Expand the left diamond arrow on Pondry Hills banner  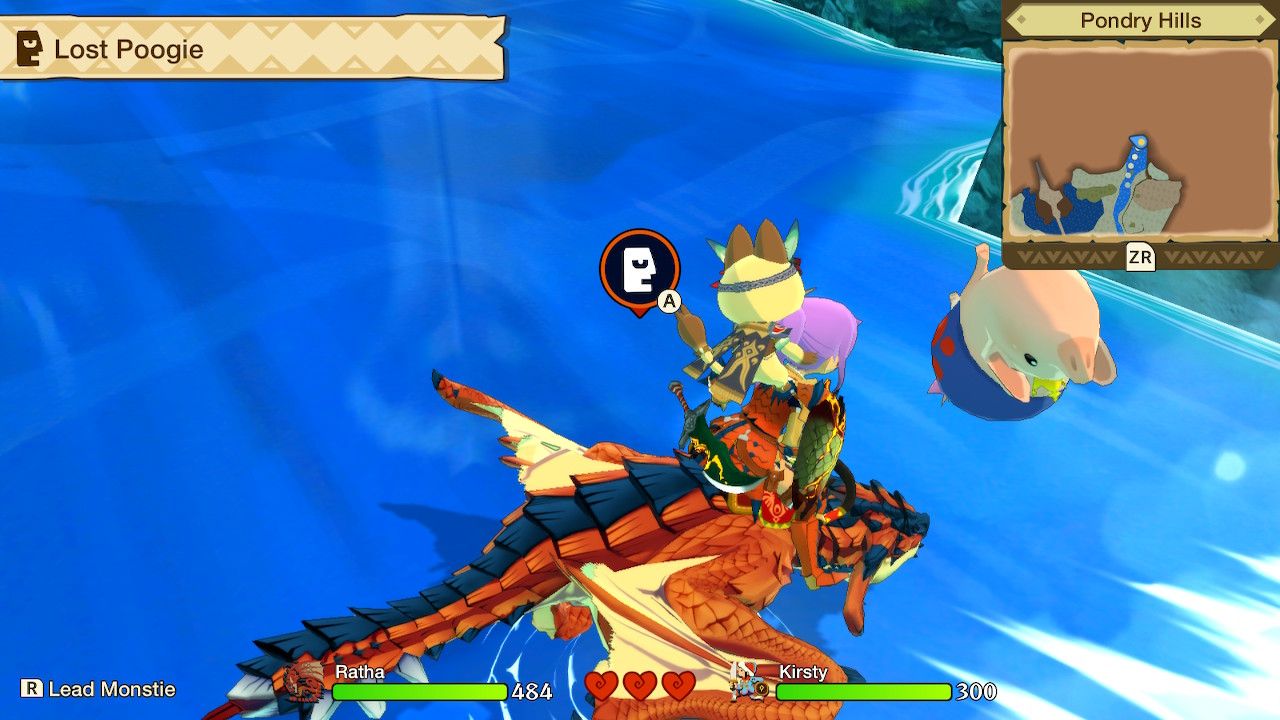1022,20
